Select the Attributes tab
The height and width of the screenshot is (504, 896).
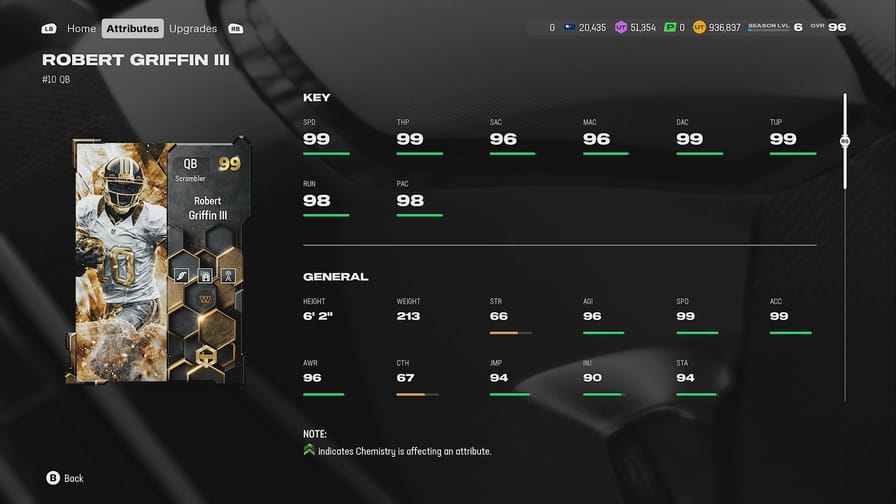click(133, 28)
